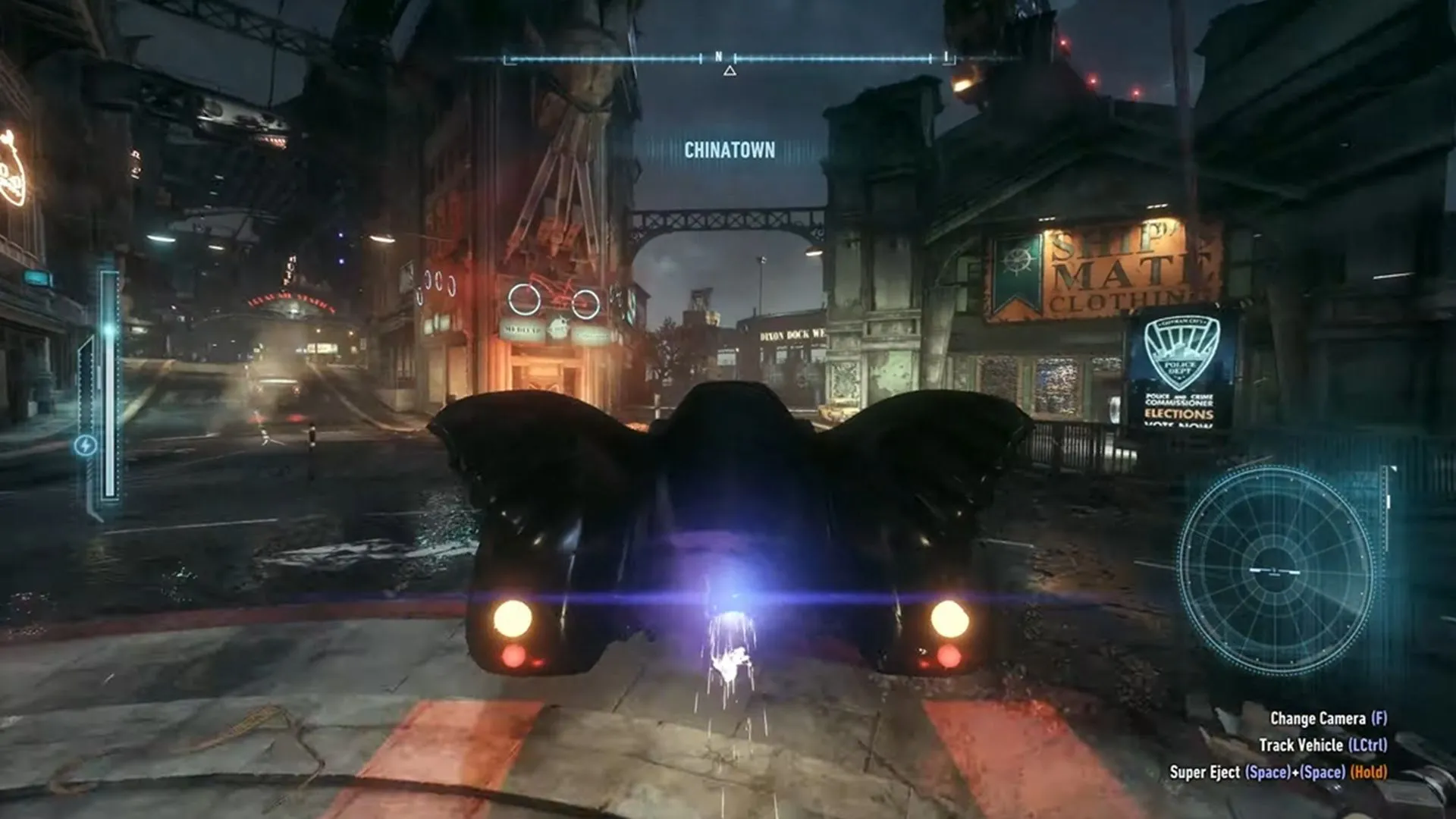Click the north compass marker

coord(719,57)
